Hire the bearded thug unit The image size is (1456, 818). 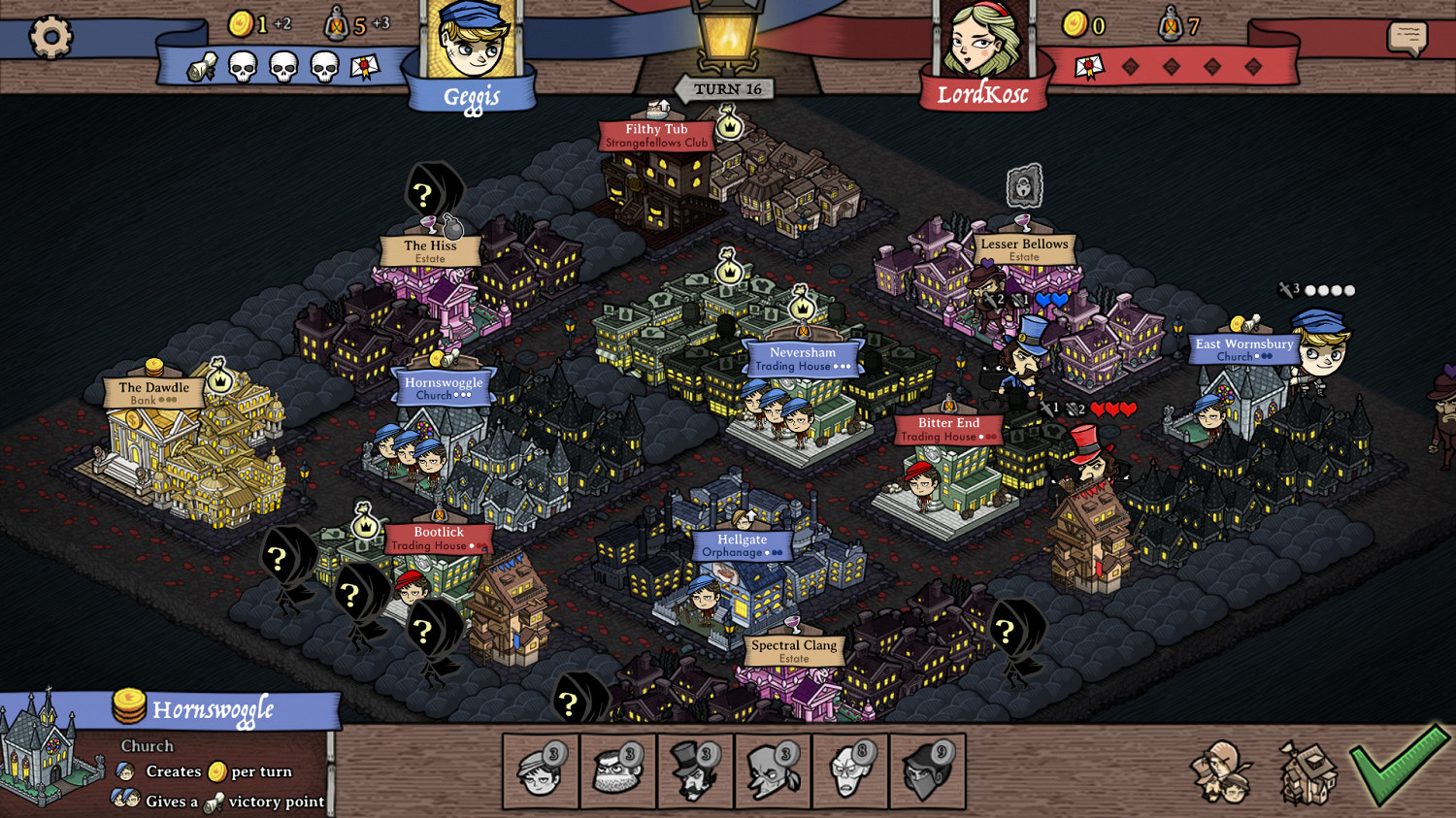tap(618, 772)
